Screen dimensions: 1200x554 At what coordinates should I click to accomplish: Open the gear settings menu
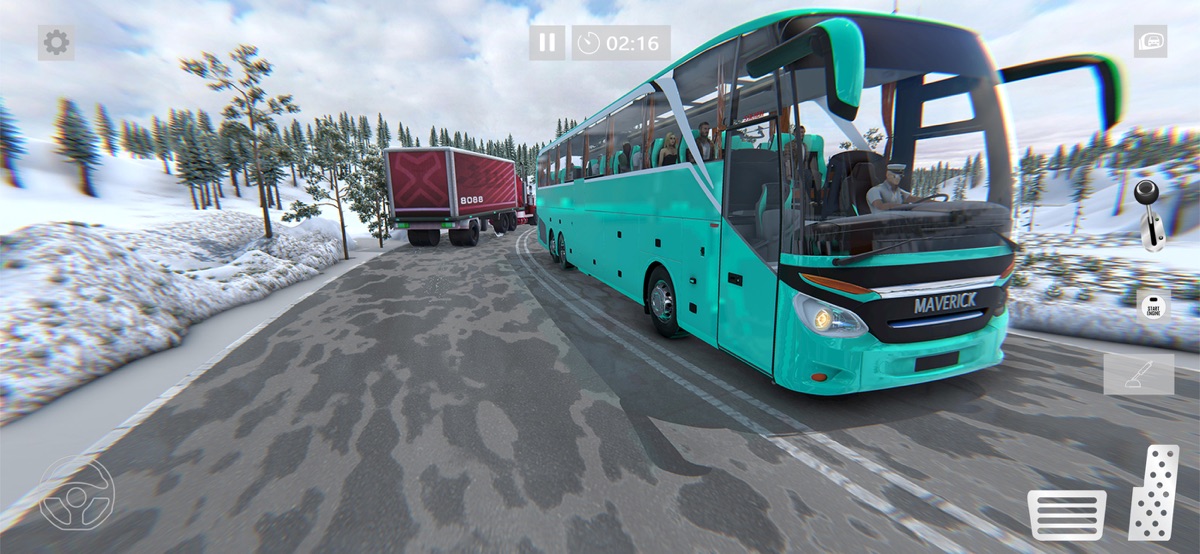[56, 42]
